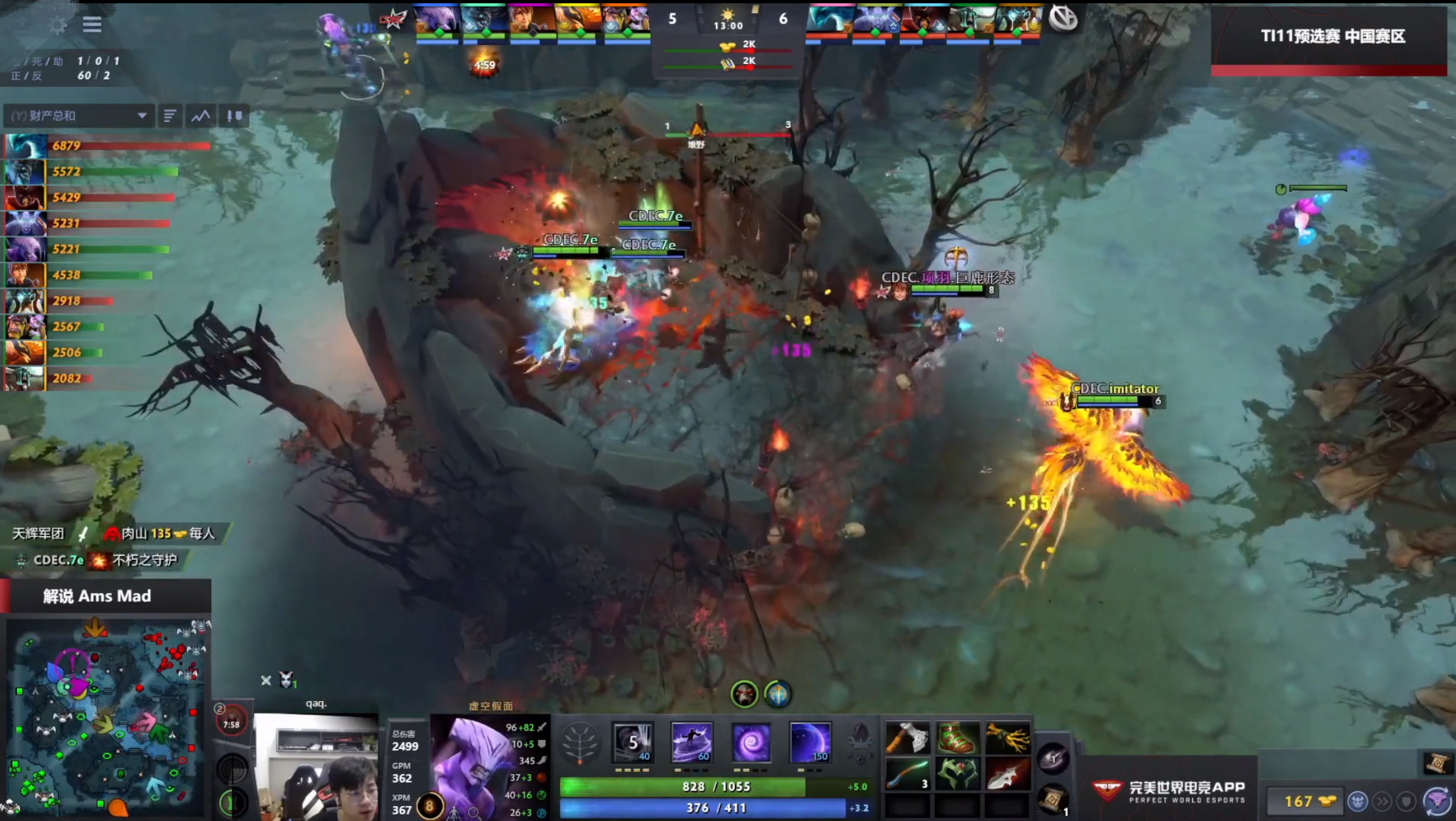Toggle the stats graph view

pyautogui.click(x=201, y=116)
